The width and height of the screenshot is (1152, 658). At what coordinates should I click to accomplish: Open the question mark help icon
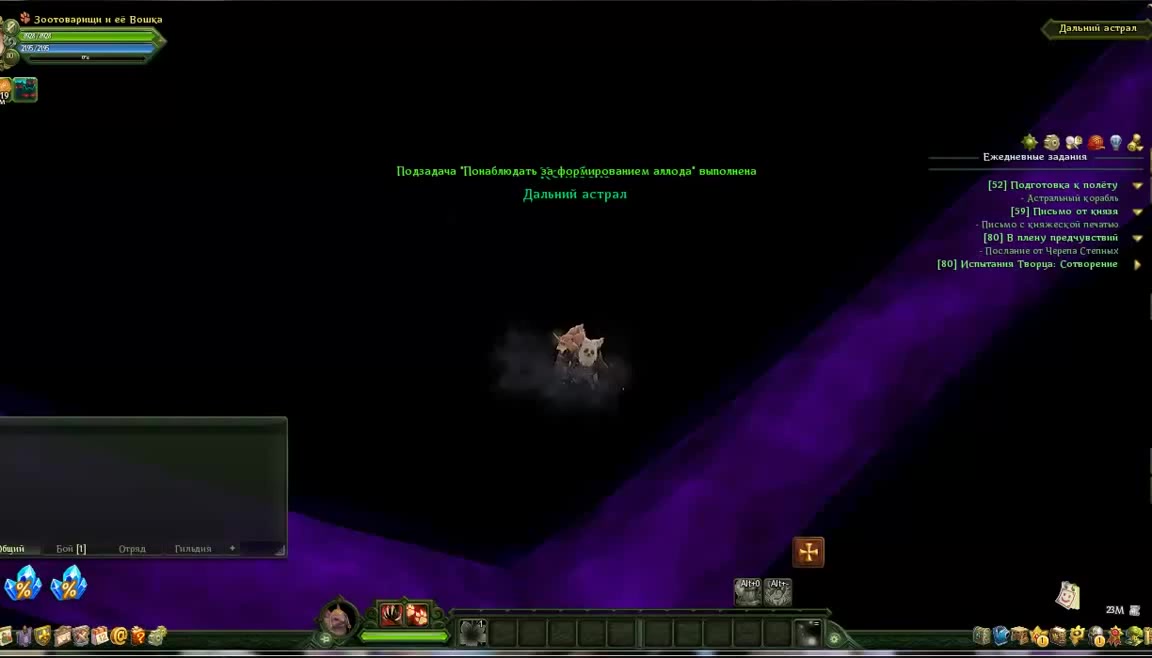pos(138,636)
